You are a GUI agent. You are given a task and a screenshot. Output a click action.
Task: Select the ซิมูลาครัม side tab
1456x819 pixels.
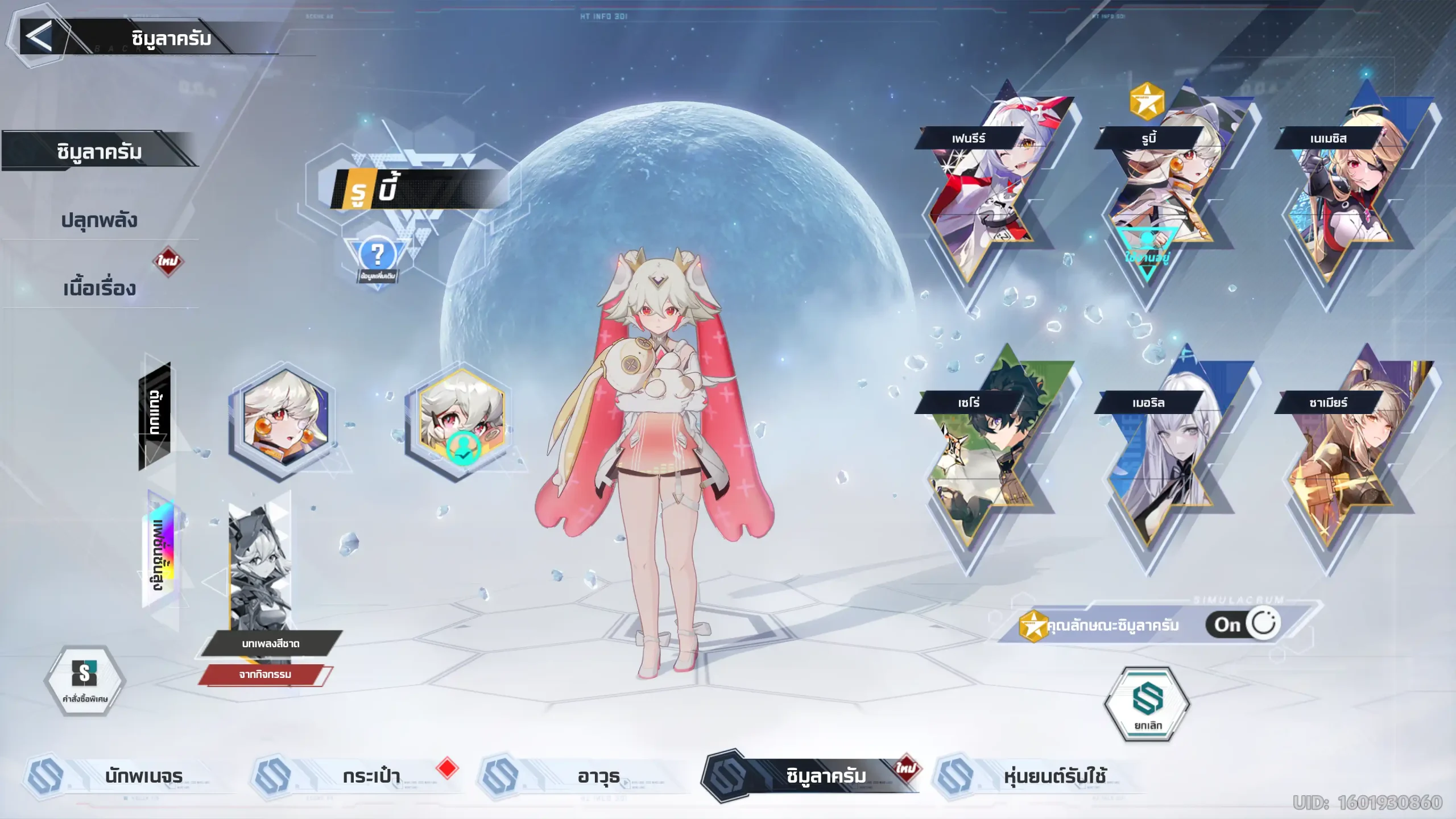coord(100,152)
